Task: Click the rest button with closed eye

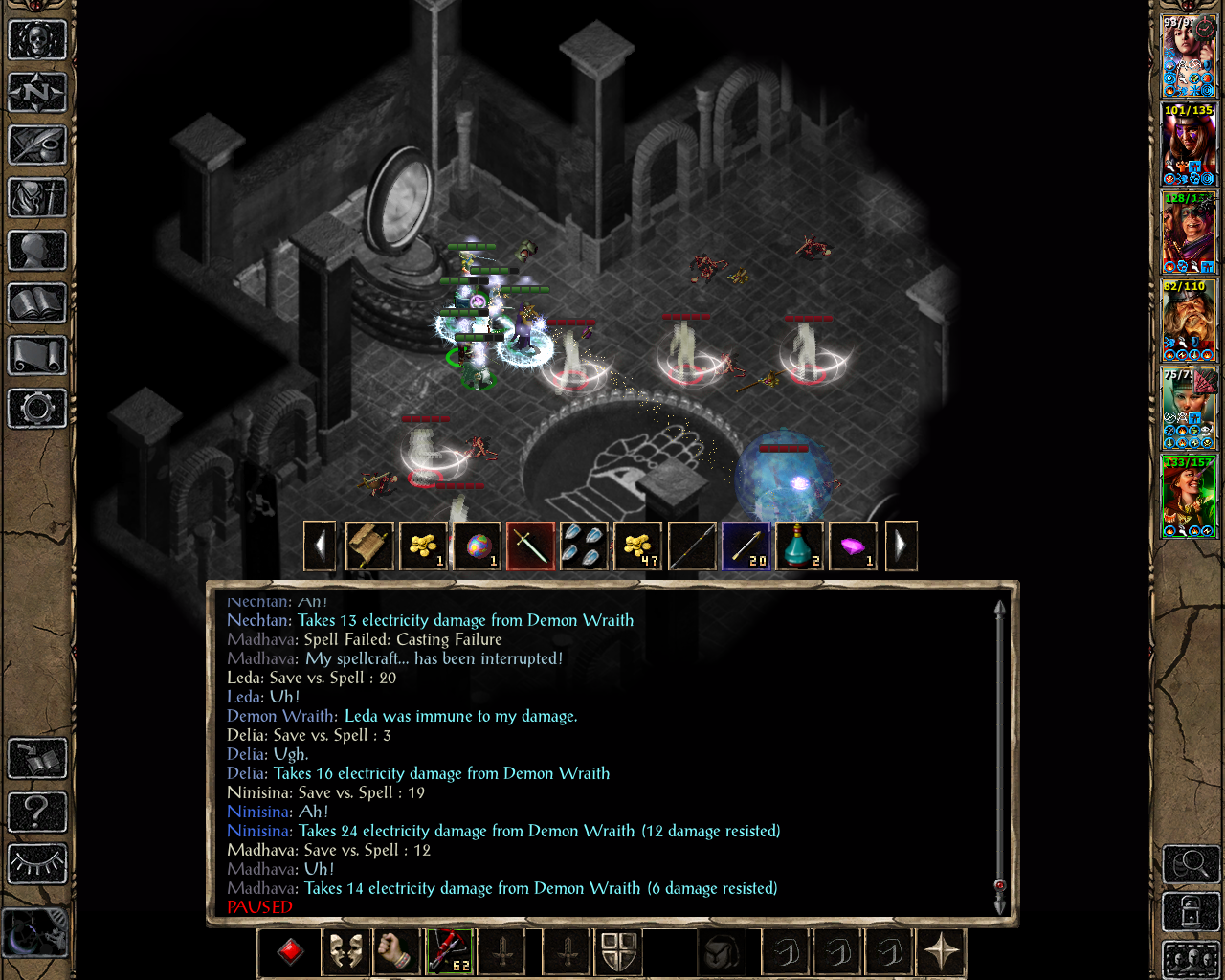Action: tap(37, 863)
